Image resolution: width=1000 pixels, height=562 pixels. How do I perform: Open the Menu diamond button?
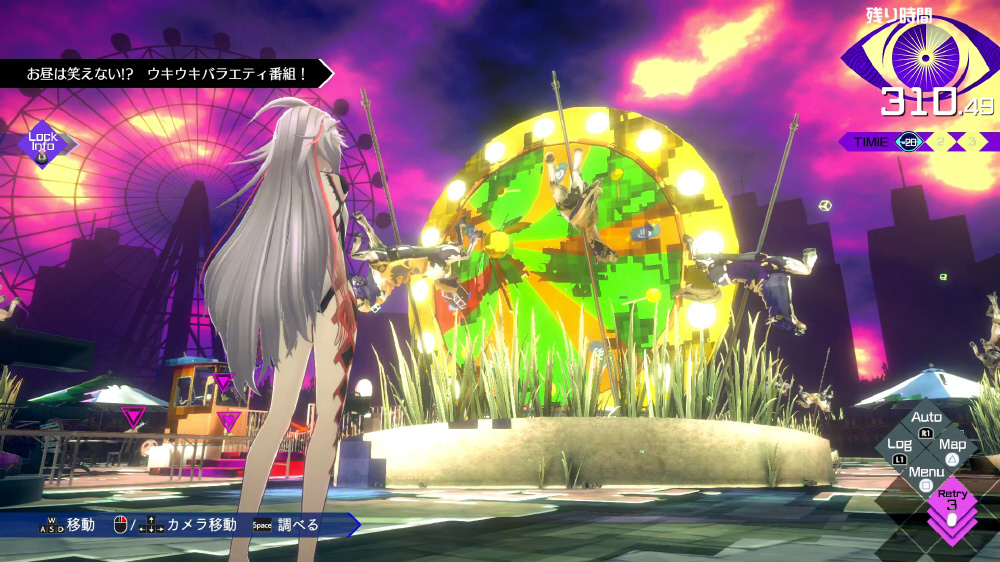927,476
